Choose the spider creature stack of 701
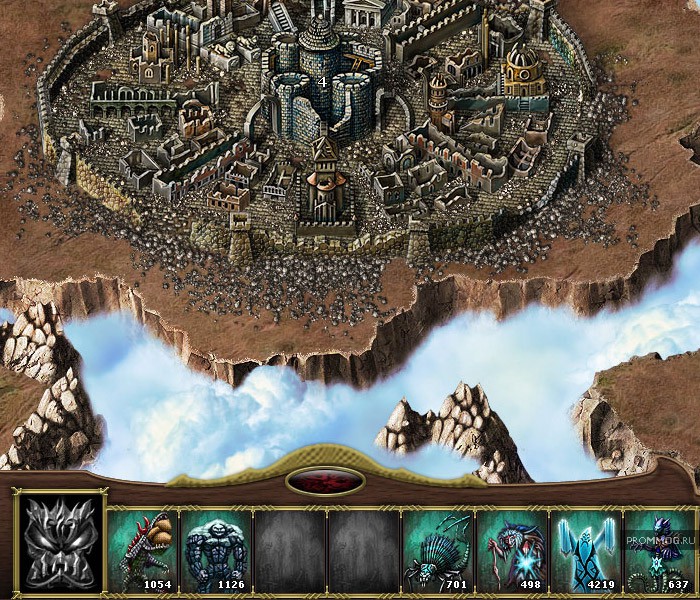The image size is (700, 600). coord(436,549)
